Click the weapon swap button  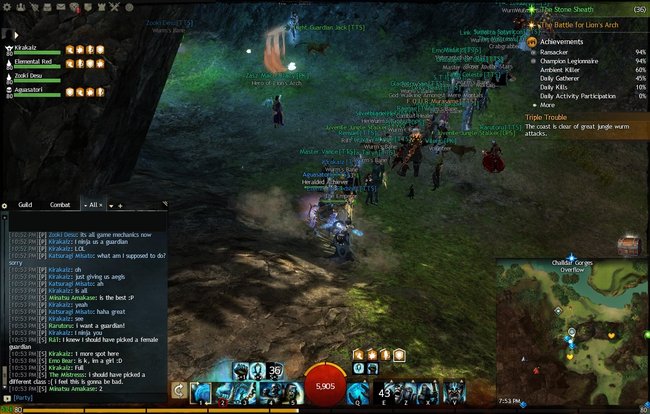point(179,390)
